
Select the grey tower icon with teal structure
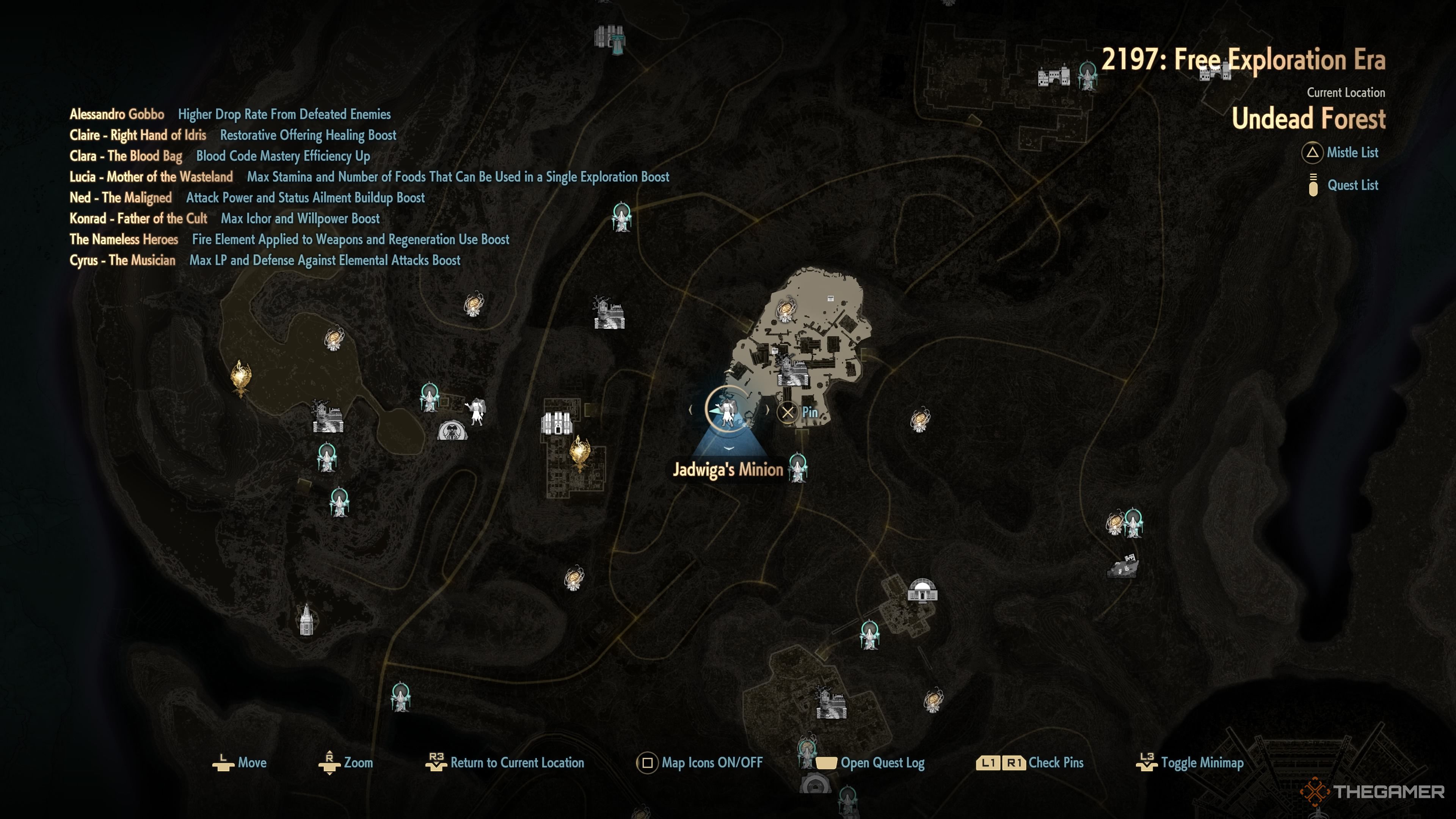tap(609, 39)
